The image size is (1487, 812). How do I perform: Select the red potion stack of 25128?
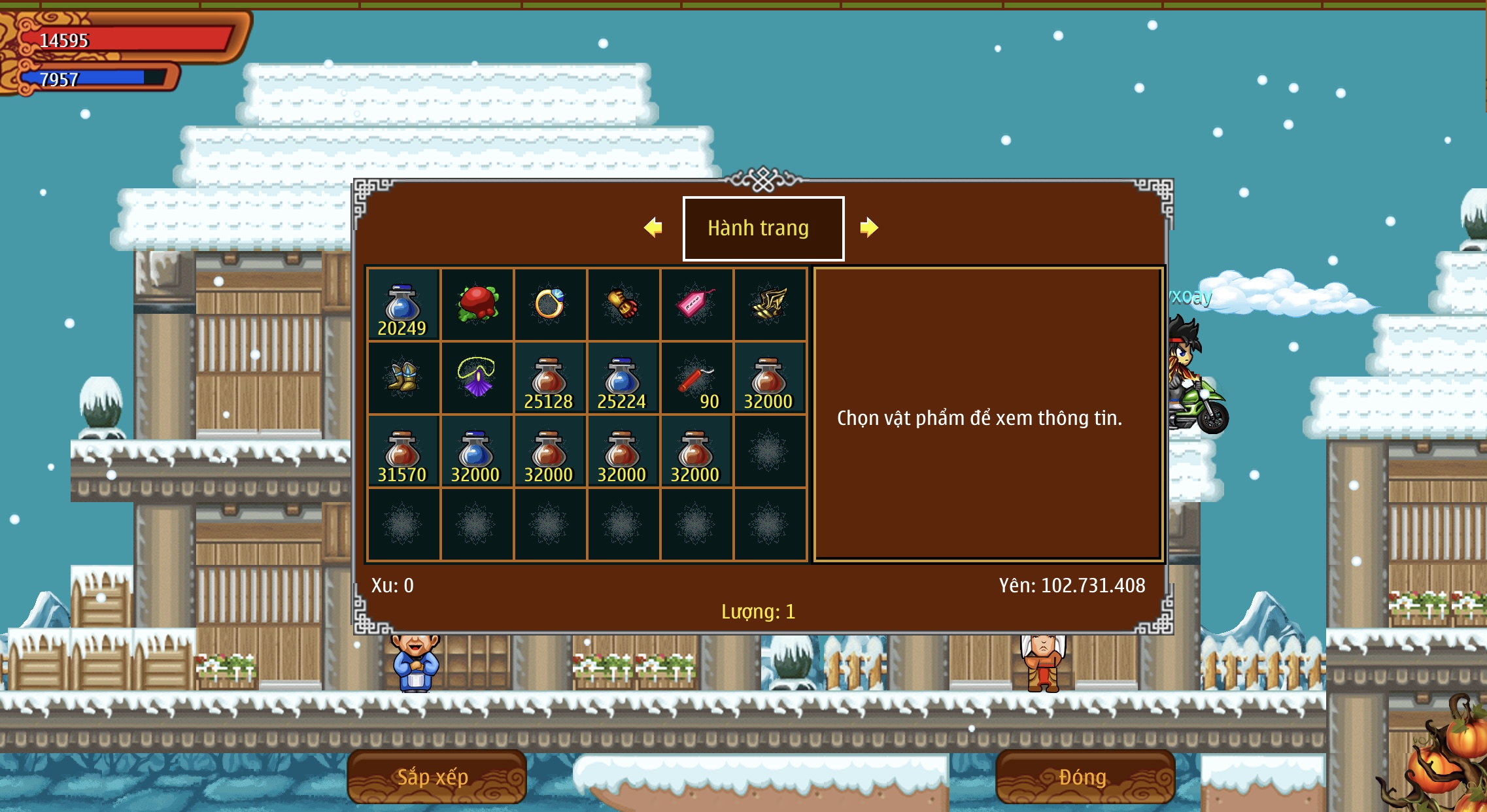click(549, 379)
